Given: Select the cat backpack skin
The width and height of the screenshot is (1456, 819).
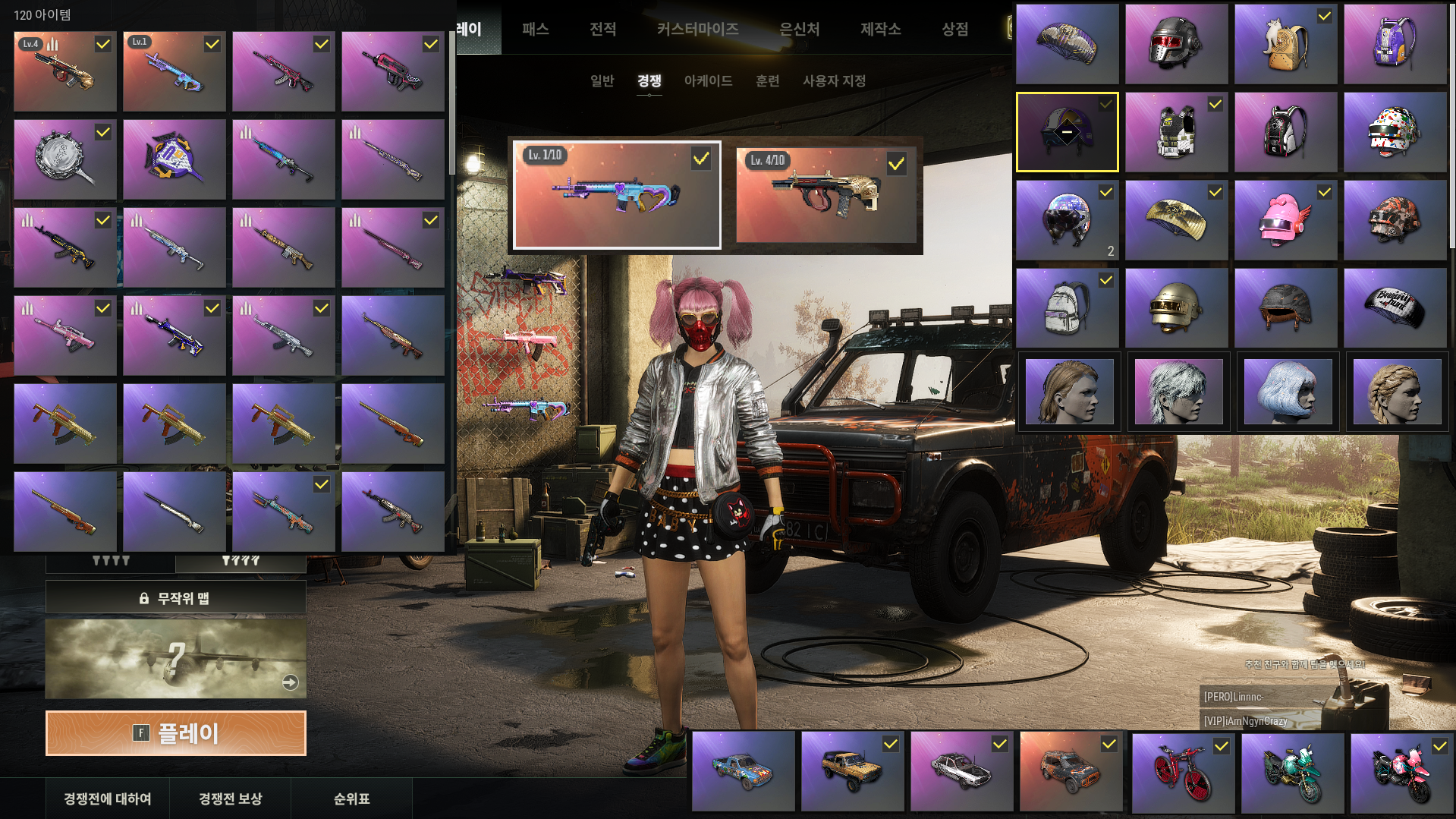Looking at the screenshot, I should click(1285, 44).
